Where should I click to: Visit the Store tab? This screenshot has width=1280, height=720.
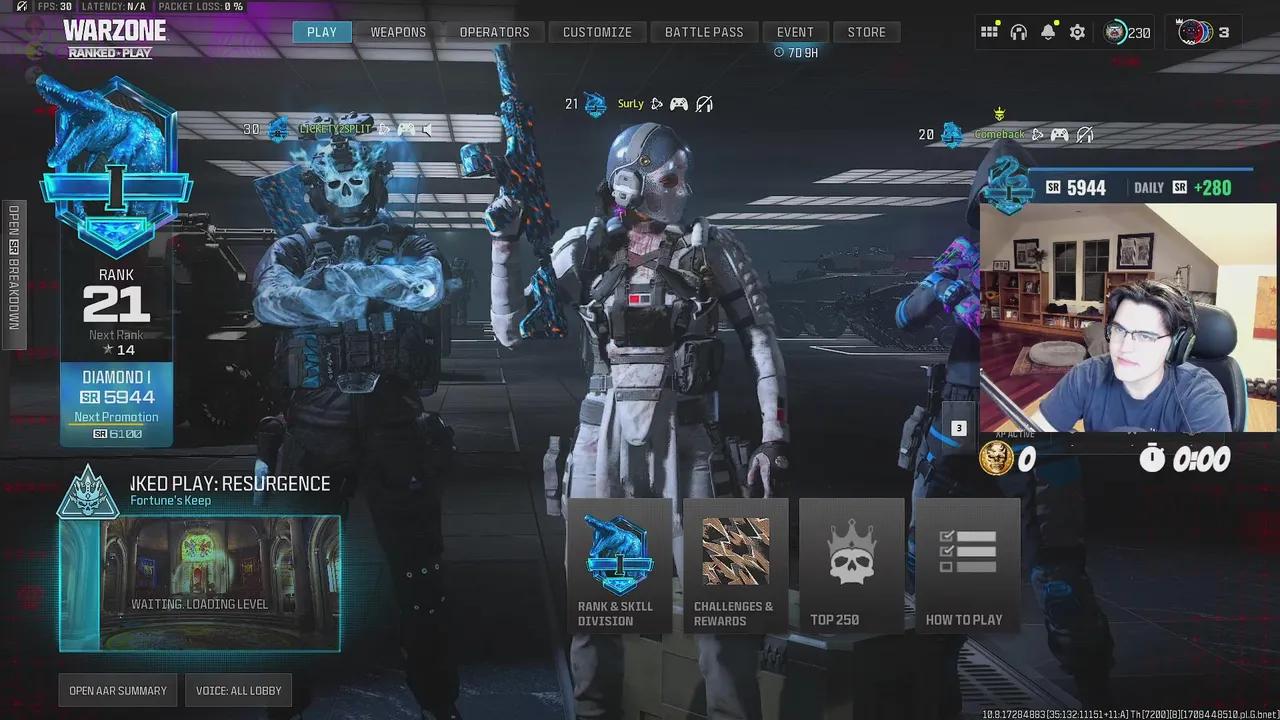coord(866,32)
